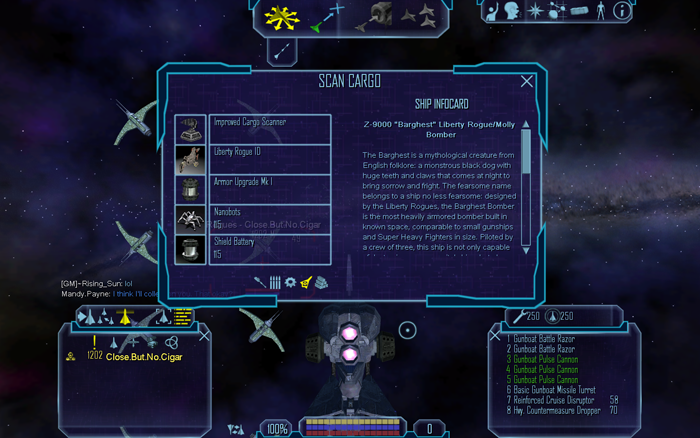Select Close.But.No.Cigar in the contact list
Image resolution: width=700 pixels, height=438 pixels.
tap(144, 357)
